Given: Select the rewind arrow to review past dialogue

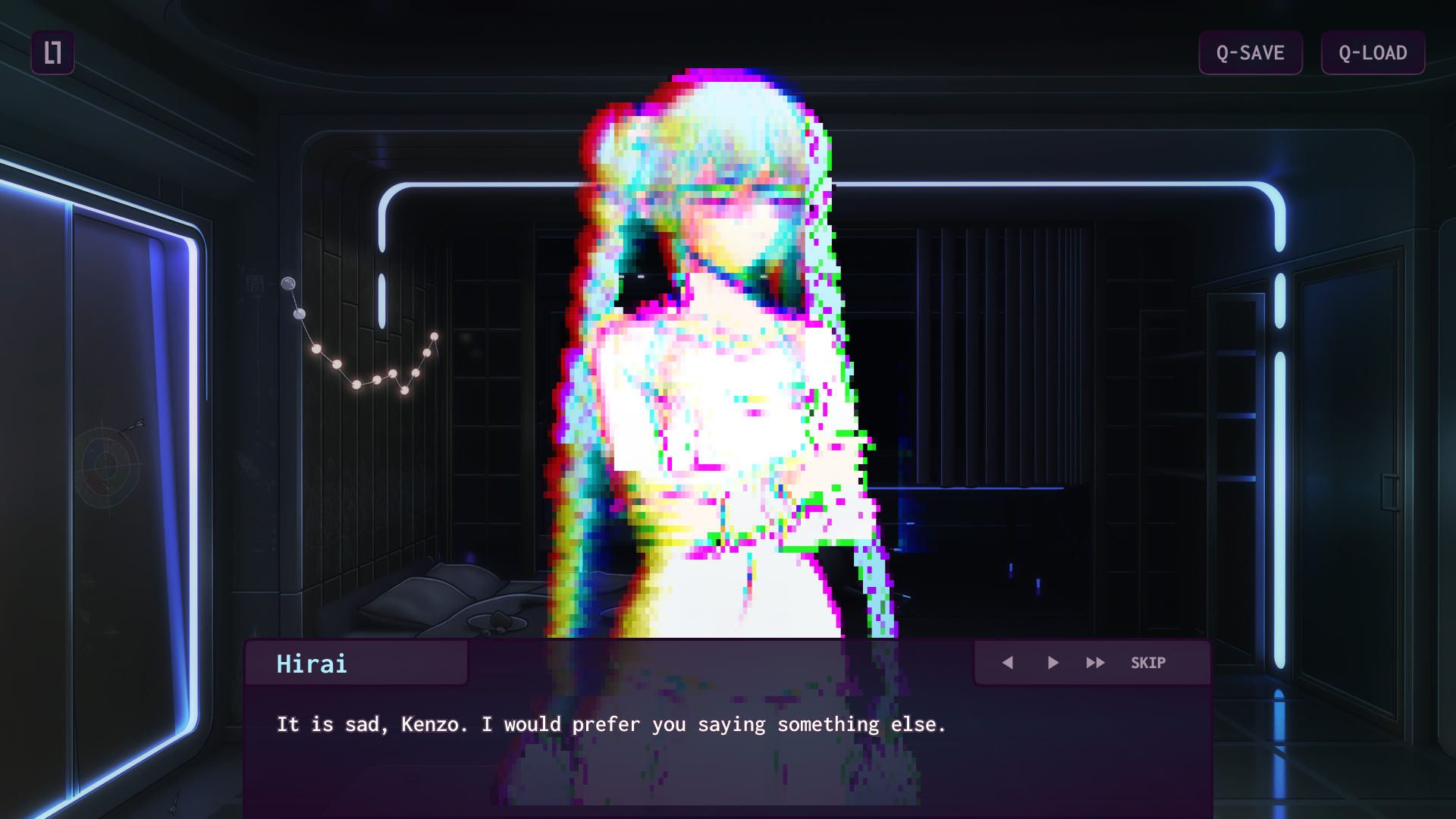Looking at the screenshot, I should [x=1009, y=662].
